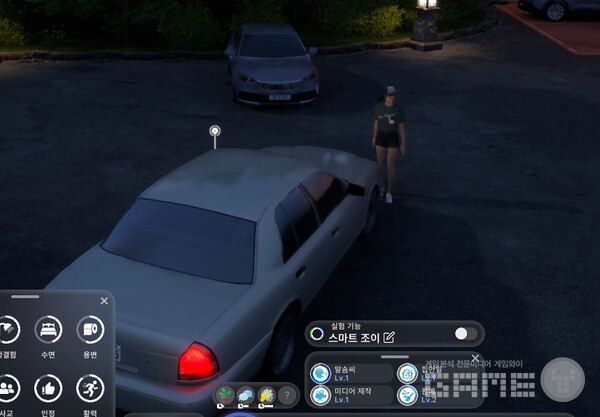Click the question mark status icon
The width and height of the screenshot is (600, 417).
tap(287, 395)
